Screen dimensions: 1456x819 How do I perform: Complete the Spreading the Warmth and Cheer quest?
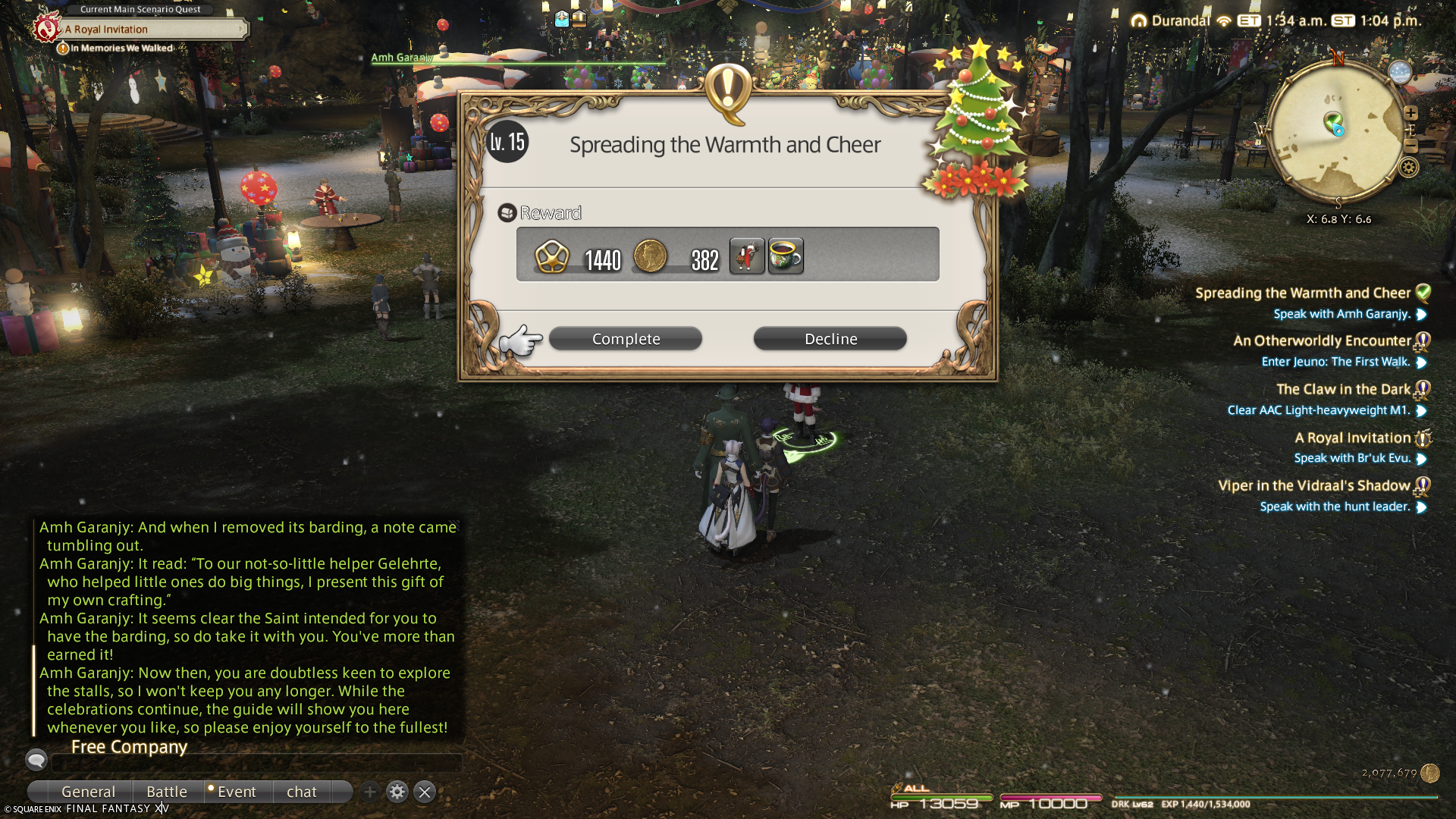(x=626, y=339)
